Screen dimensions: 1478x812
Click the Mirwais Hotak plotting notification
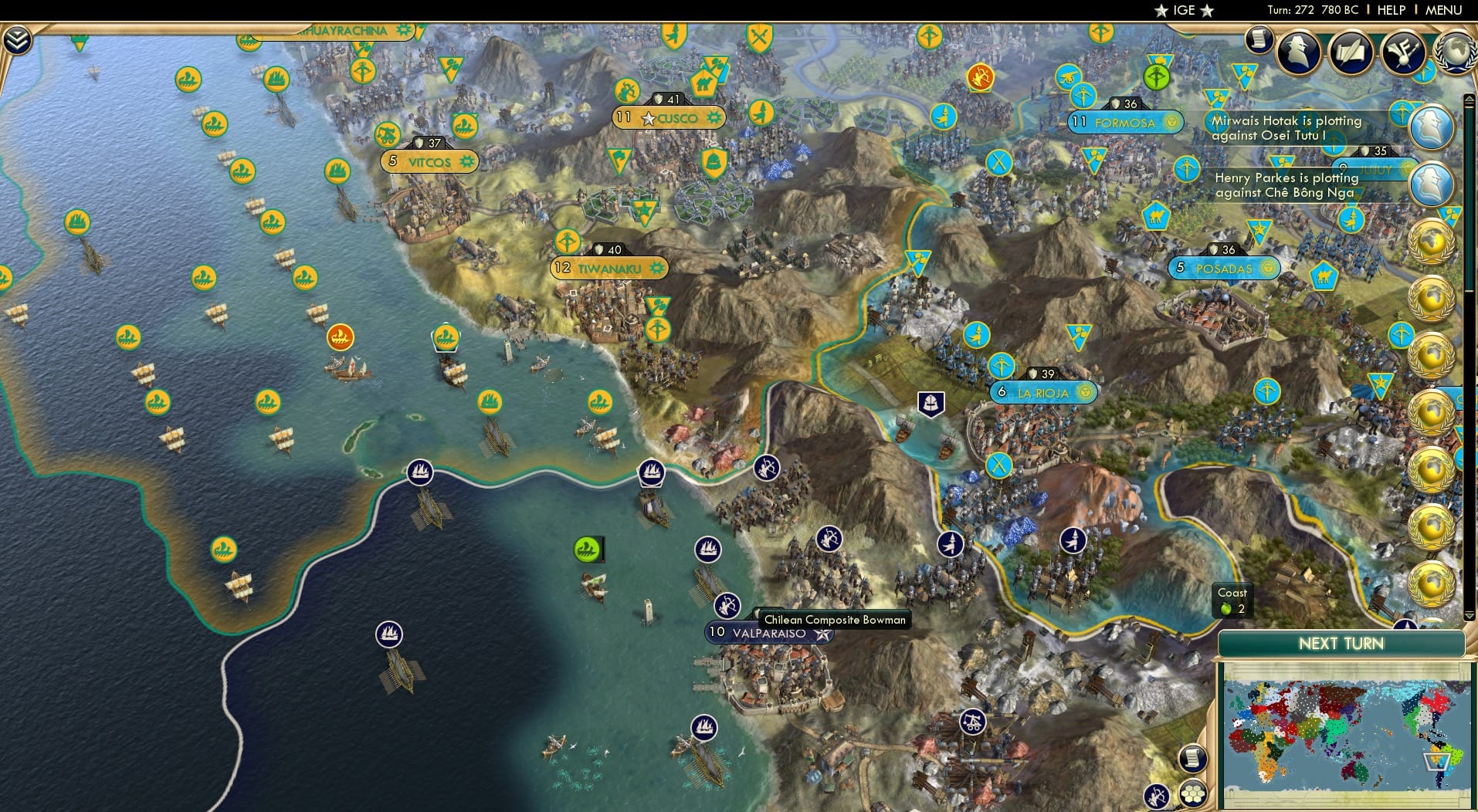pos(1284,128)
